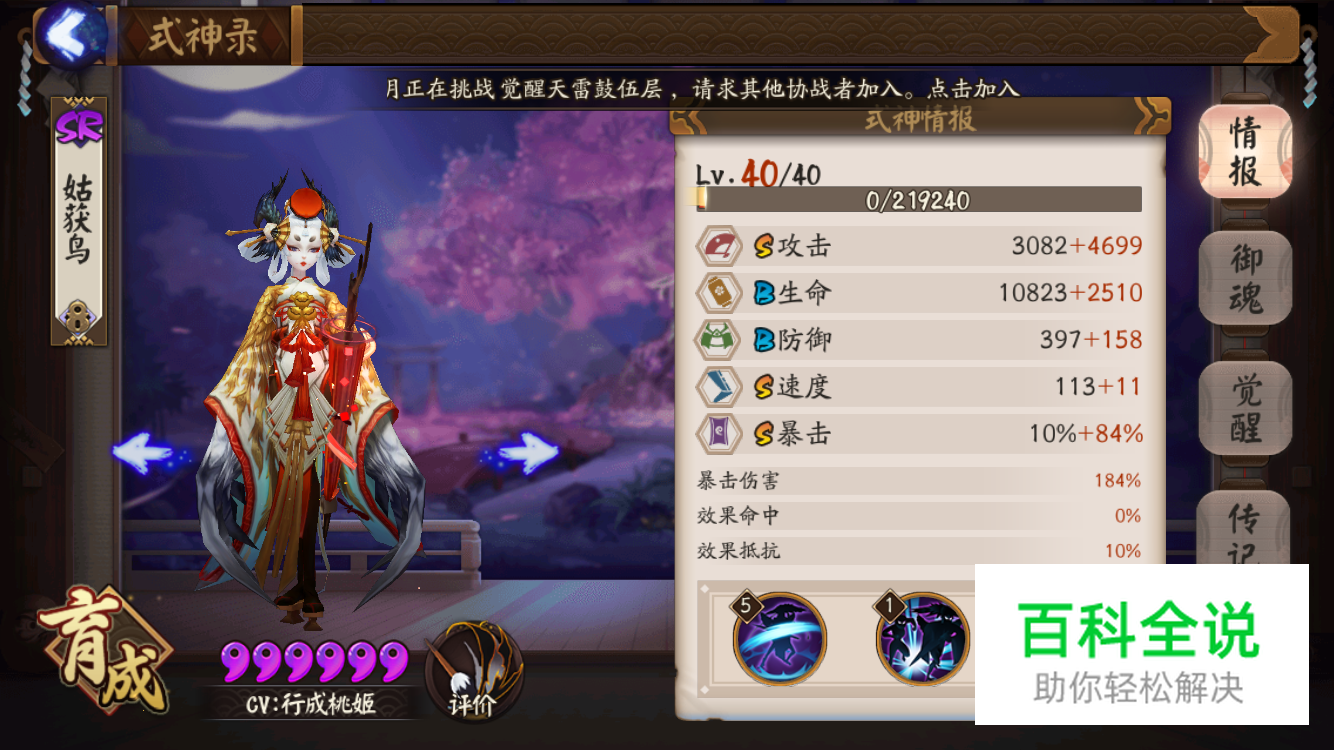Image resolution: width=1334 pixels, height=750 pixels.
Task: Show the 传记 lantern tab
Action: click(1245, 528)
